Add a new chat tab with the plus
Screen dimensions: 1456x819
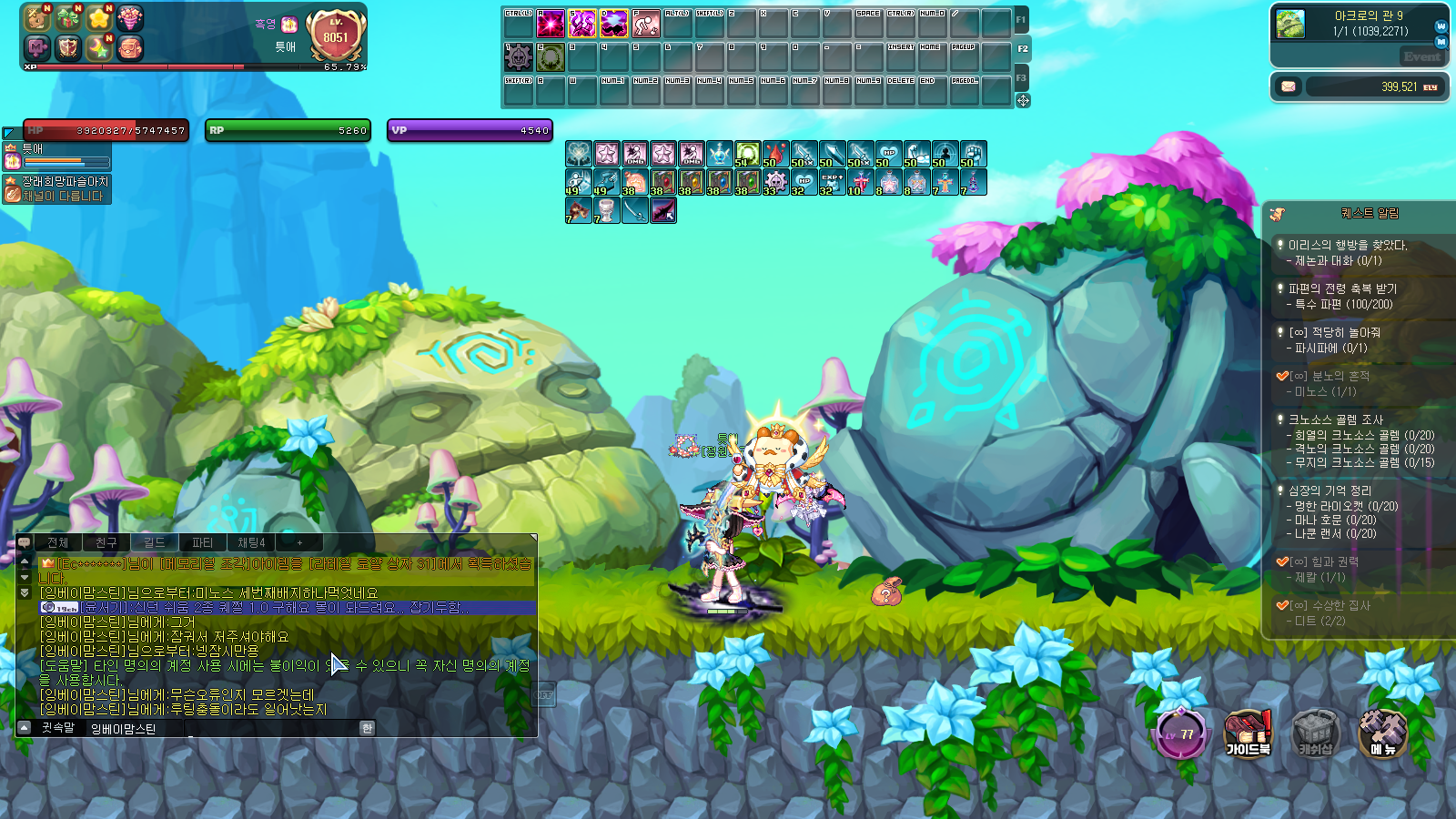point(299,542)
